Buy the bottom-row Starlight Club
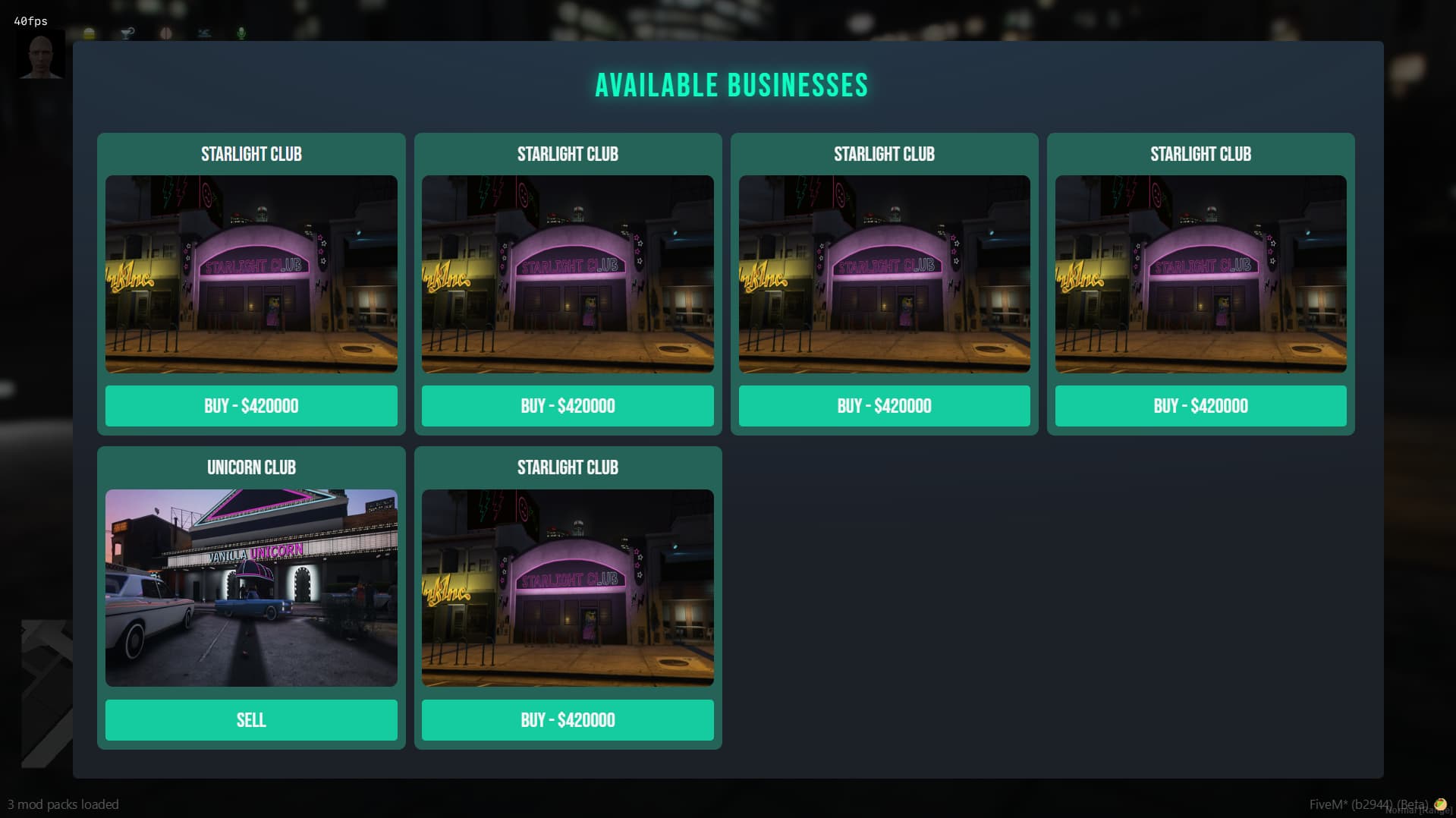Viewport: 1456px width, 818px height. (x=568, y=719)
